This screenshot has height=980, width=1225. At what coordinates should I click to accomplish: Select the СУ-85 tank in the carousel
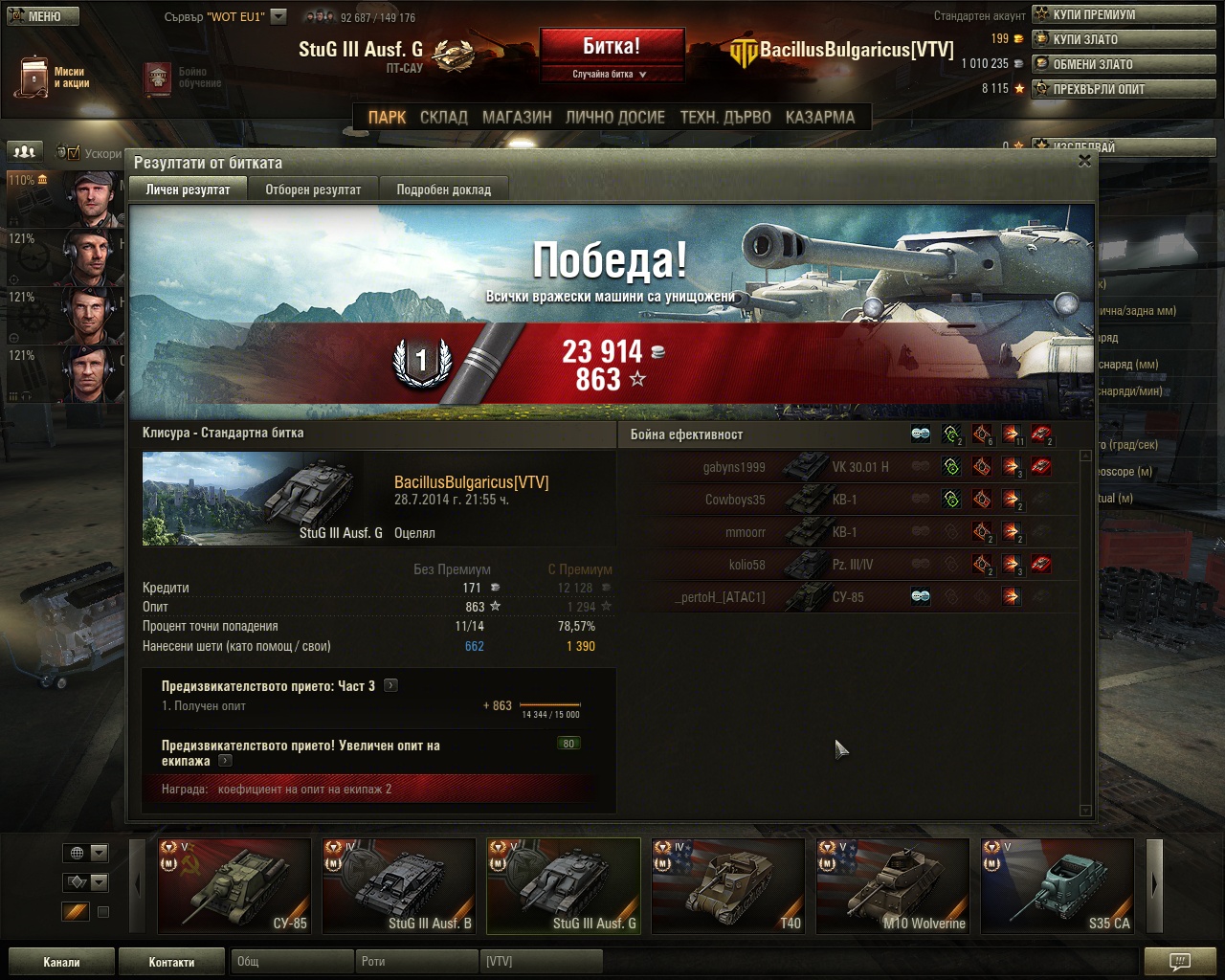tap(234, 885)
